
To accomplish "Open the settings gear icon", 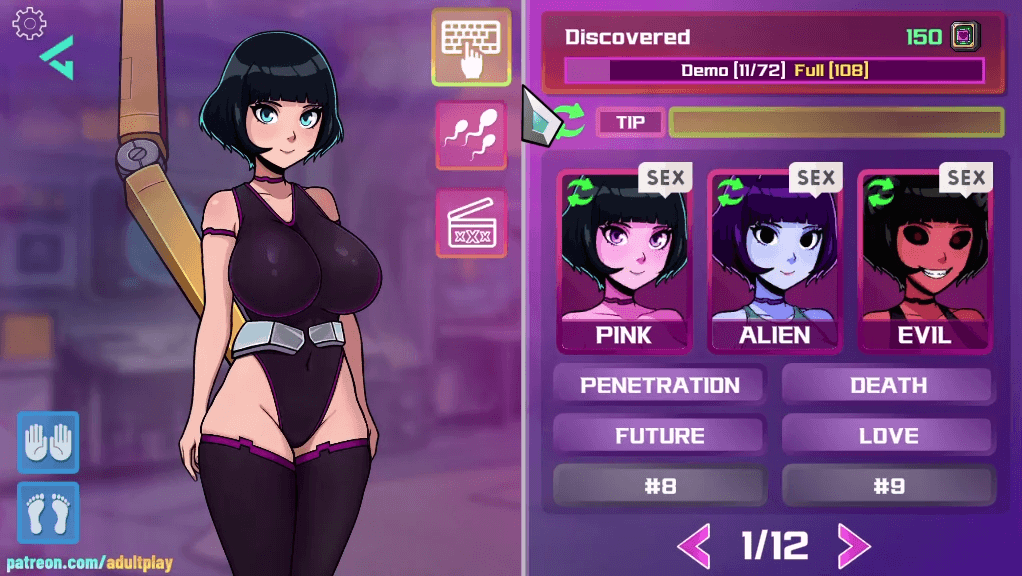I will point(29,22).
